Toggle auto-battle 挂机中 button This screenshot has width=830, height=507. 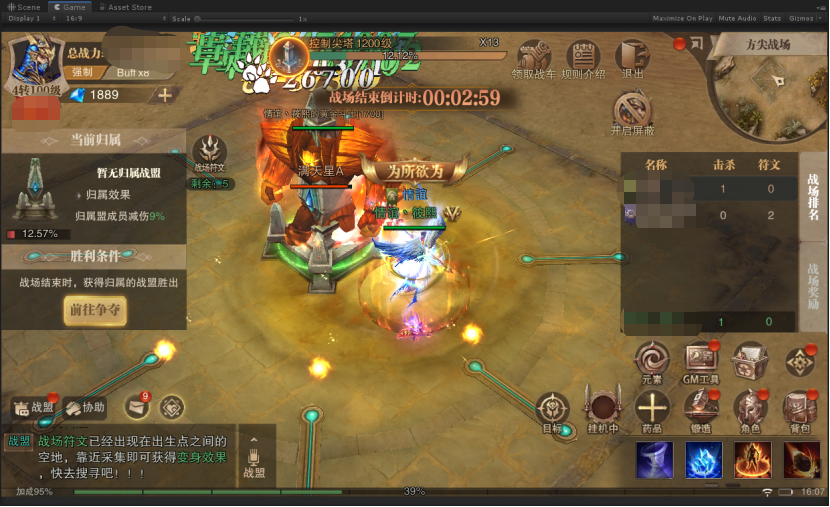point(603,409)
